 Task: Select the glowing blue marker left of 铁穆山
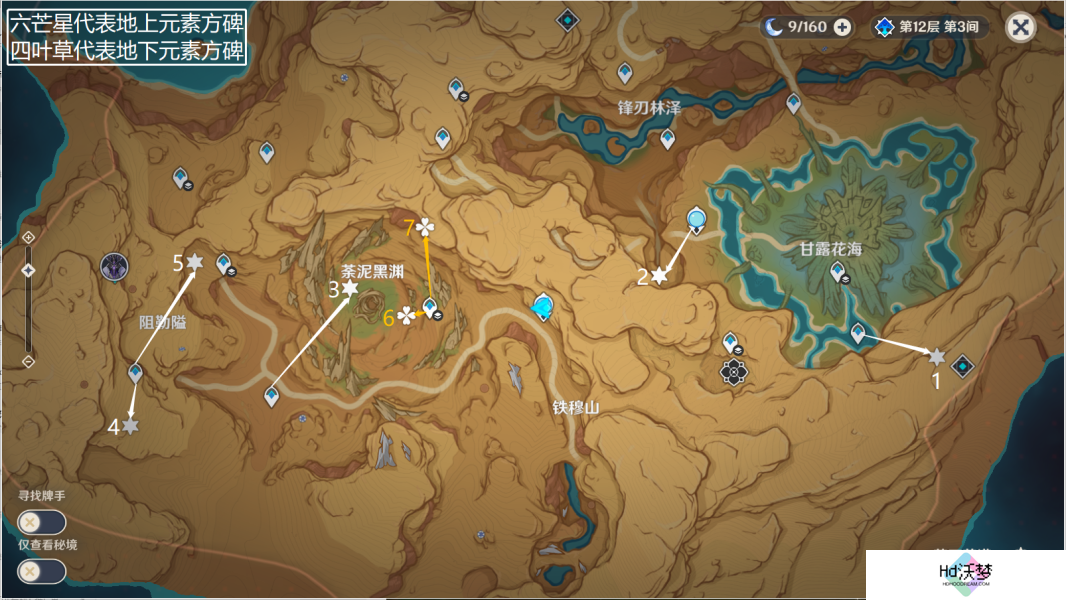543,306
